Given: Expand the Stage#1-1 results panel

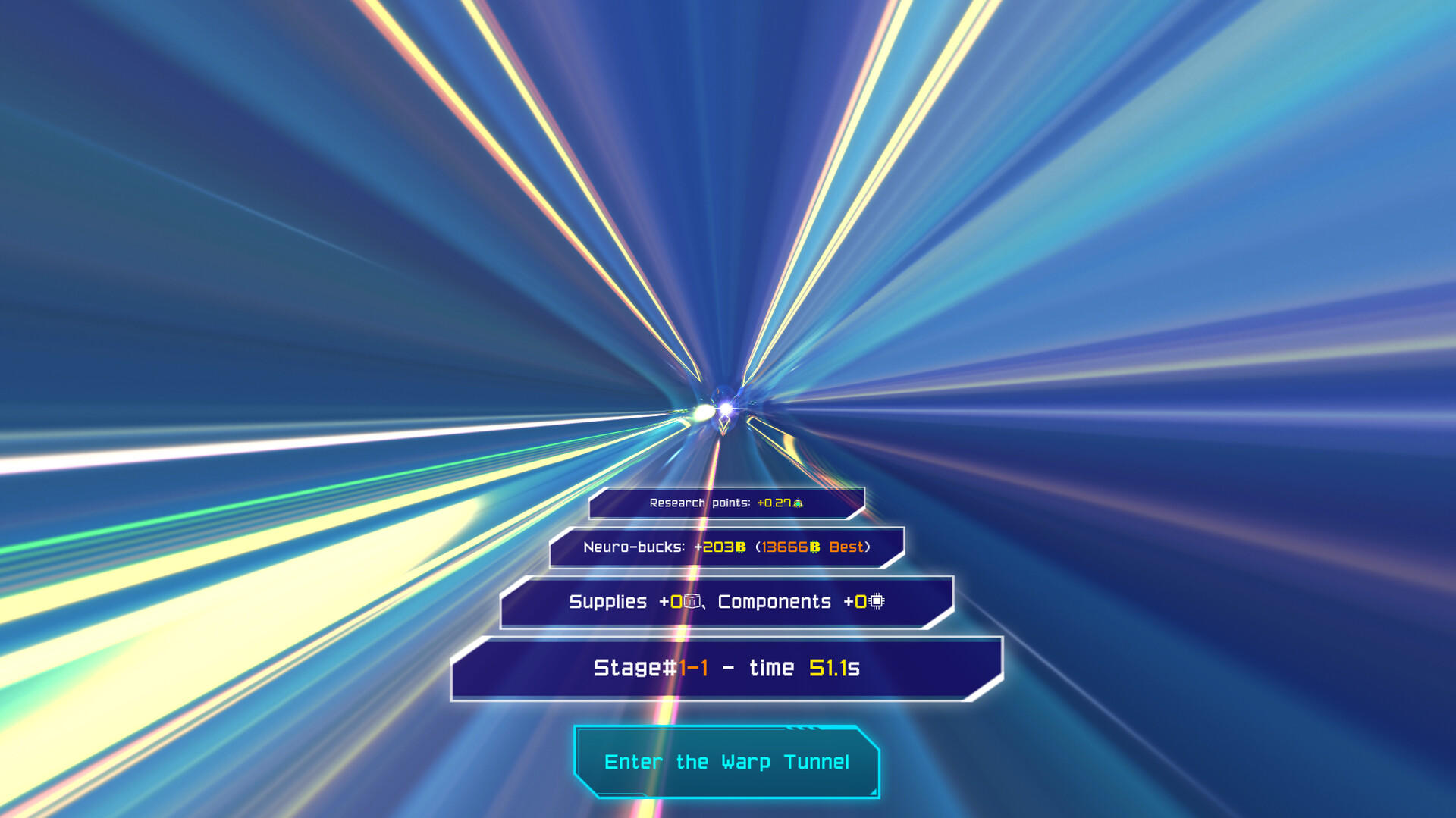Looking at the screenshot, I should pos(726,668).
